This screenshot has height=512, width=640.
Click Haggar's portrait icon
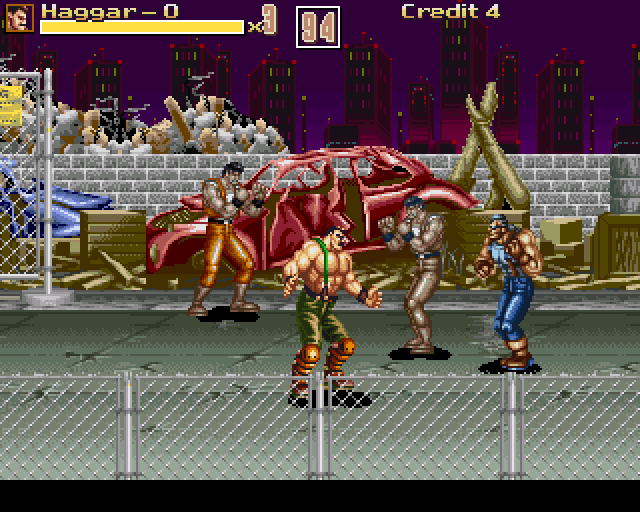[20, 17]
